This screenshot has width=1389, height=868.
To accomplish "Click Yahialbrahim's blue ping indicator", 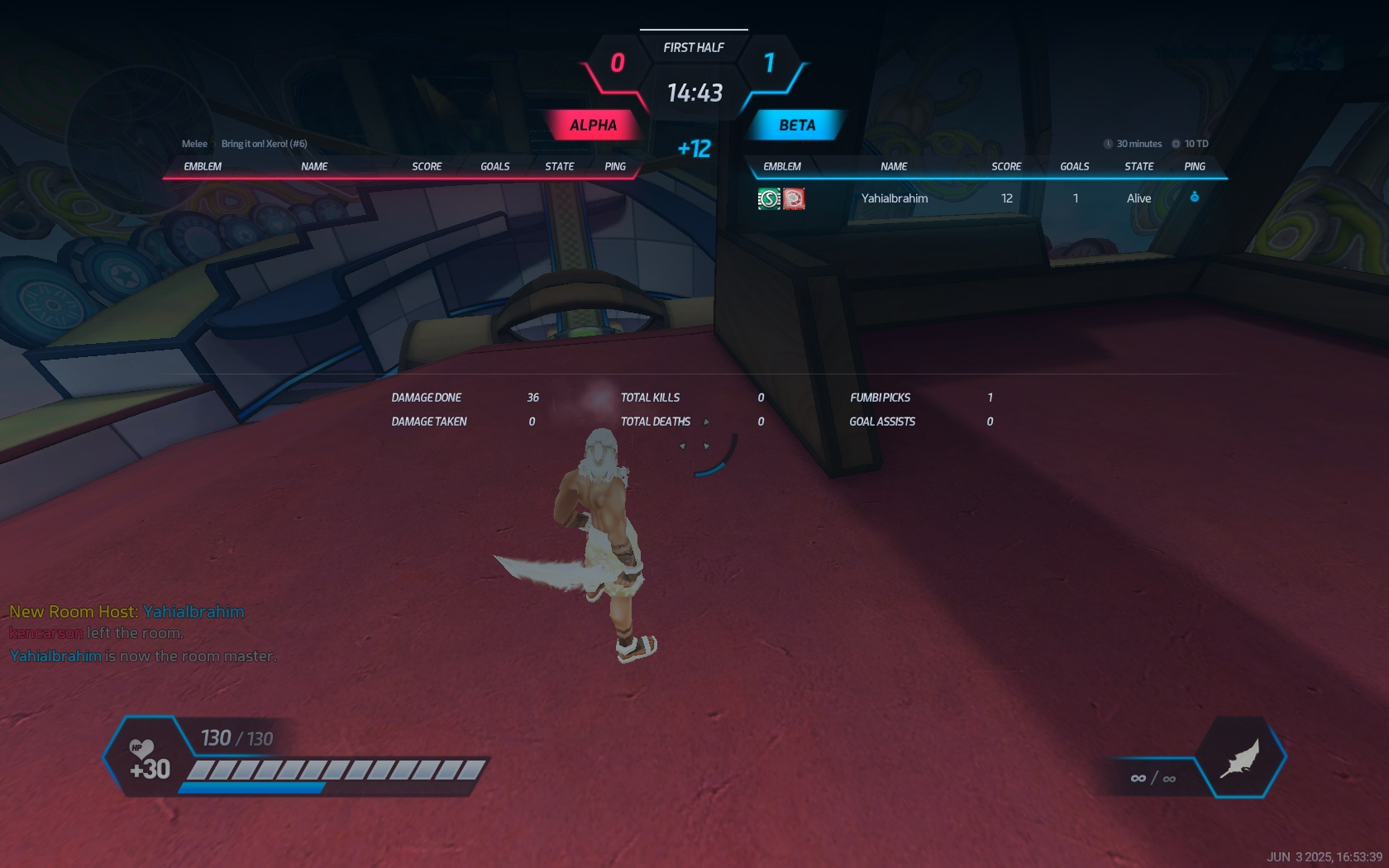I will pyautogui.click(x=1194, y=197).
